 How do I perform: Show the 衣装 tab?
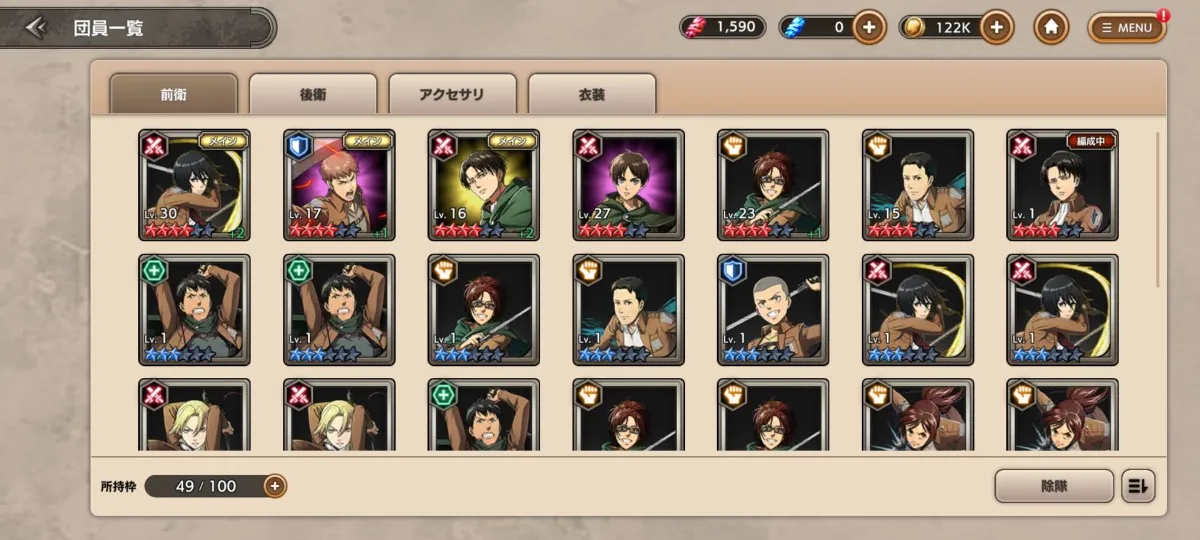[592, 95]
